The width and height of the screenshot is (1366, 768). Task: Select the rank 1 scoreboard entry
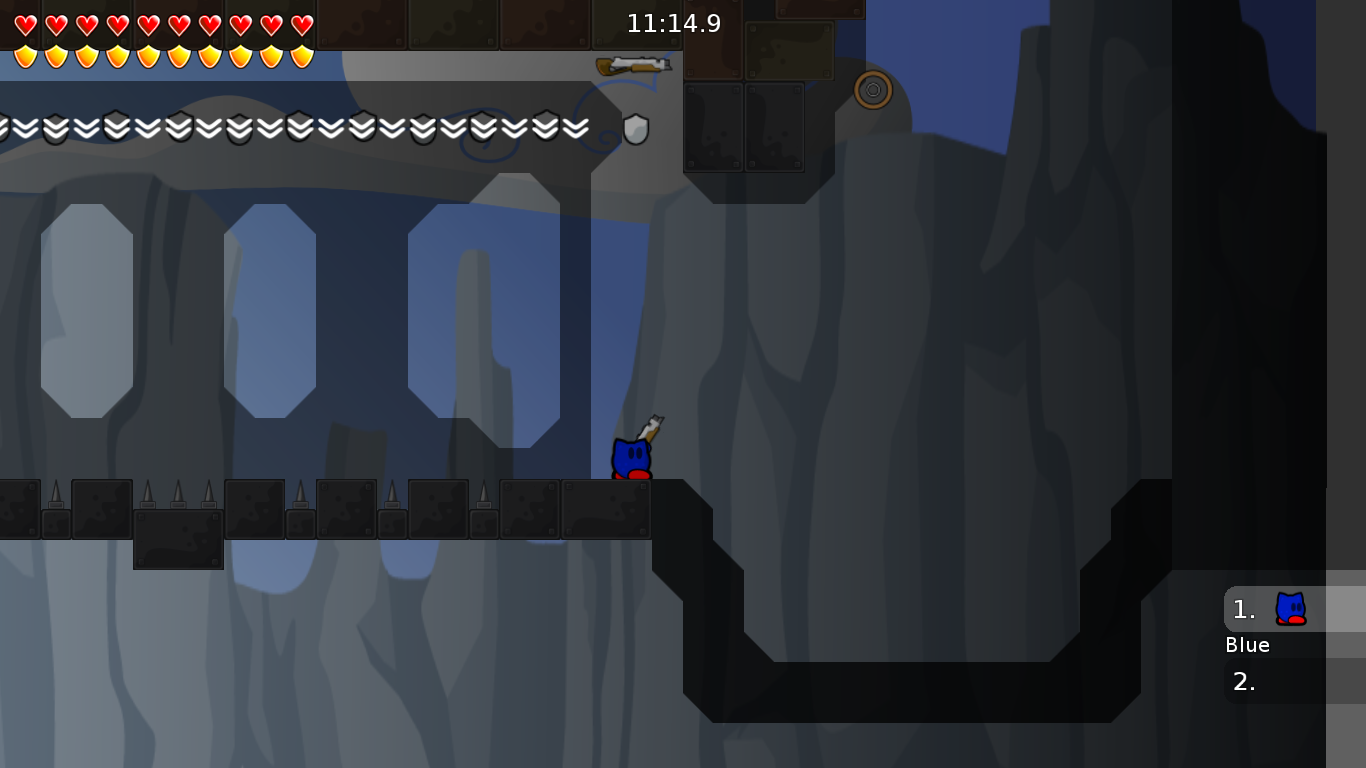tap(1243, 609)
